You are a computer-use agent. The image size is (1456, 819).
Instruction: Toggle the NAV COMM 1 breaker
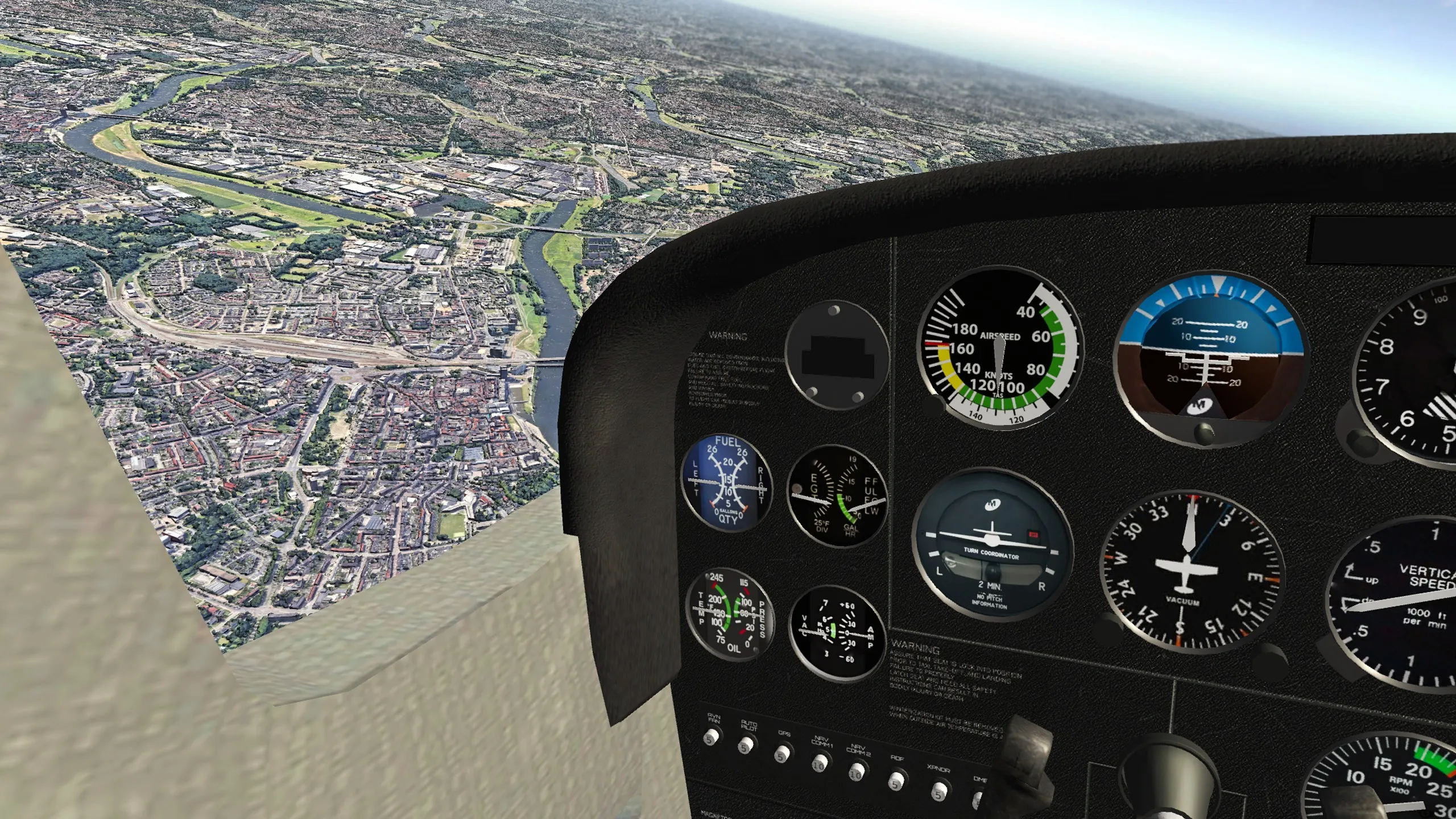[x=819, y=763]
